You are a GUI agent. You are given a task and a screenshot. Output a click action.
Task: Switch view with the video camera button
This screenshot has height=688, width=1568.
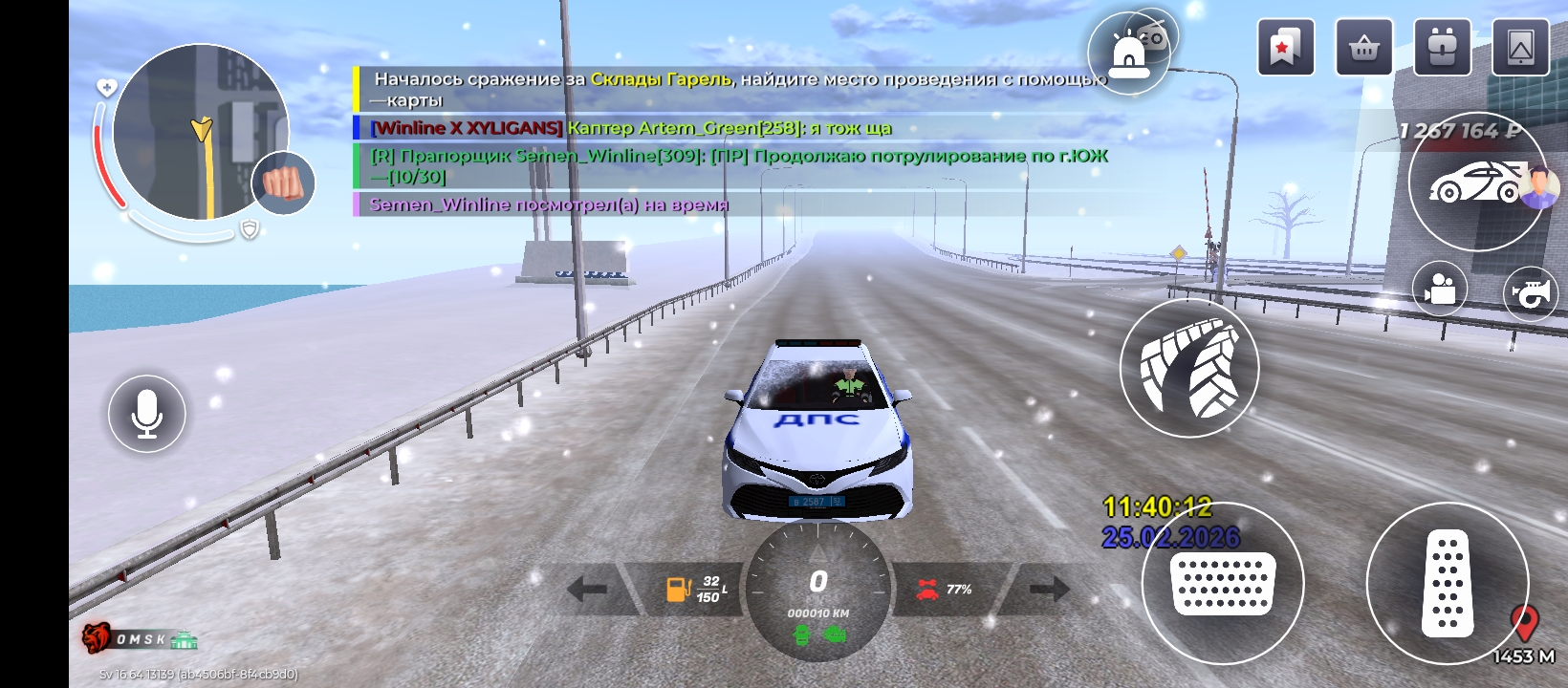tap(1440, 289)
